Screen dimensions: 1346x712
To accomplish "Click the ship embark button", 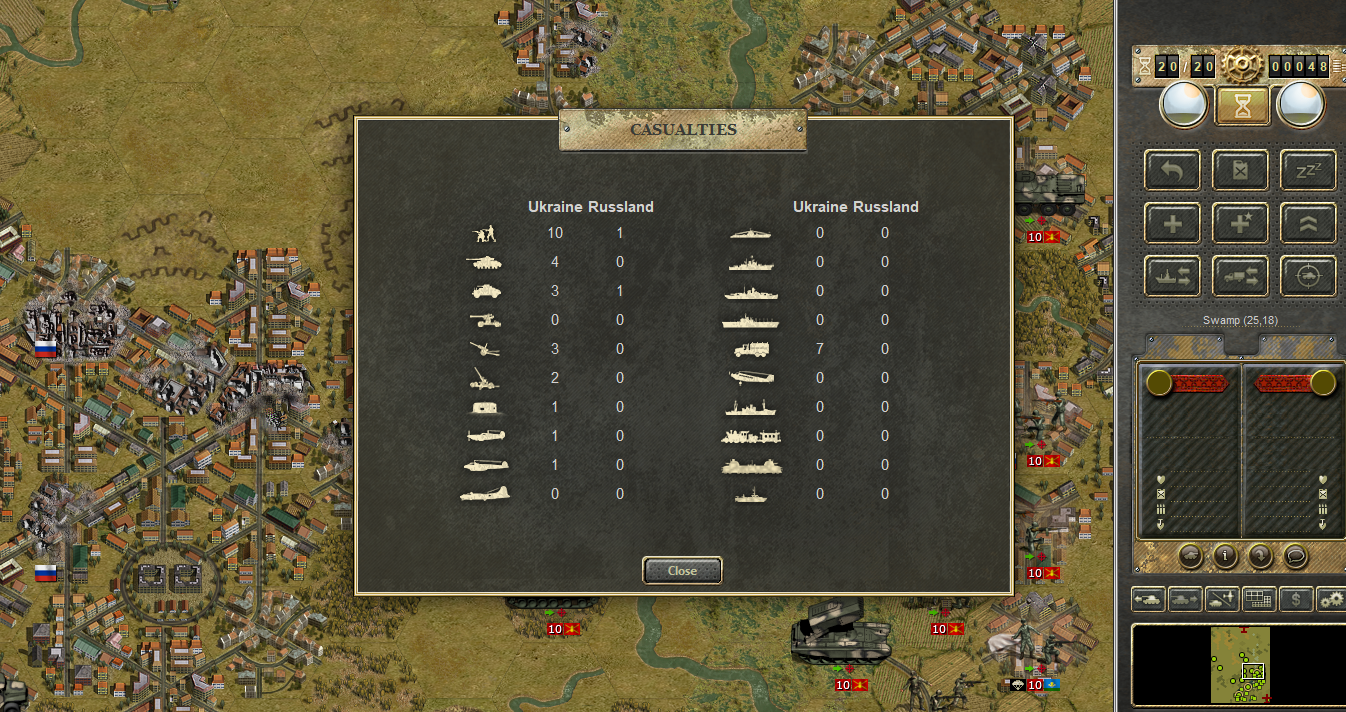I will (x=1173, y=277).
